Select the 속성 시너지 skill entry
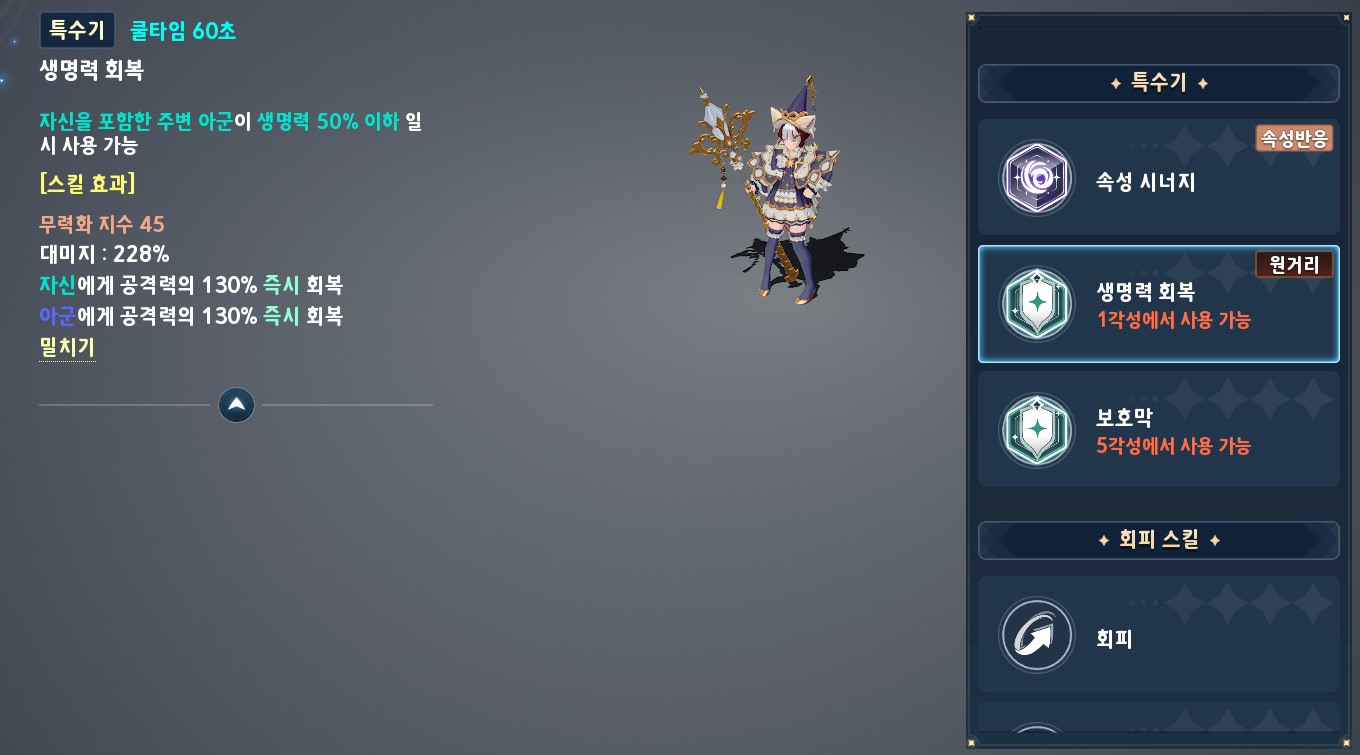The height and width of the screenshot is (755, 1360). (1158, 178)
